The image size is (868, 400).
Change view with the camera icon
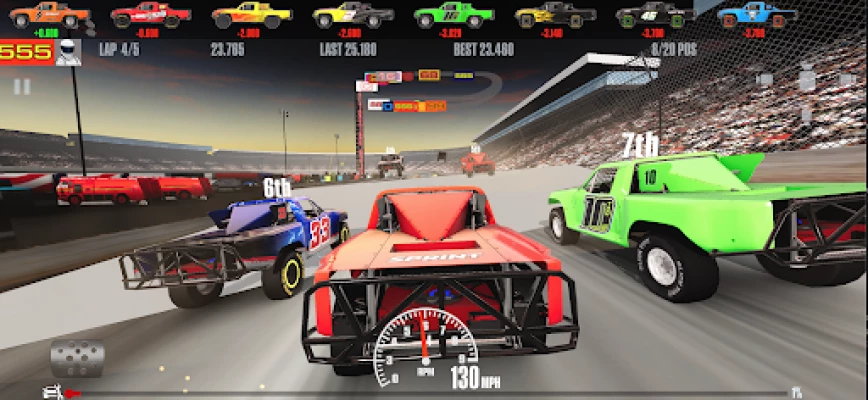(x=764, y=79)
